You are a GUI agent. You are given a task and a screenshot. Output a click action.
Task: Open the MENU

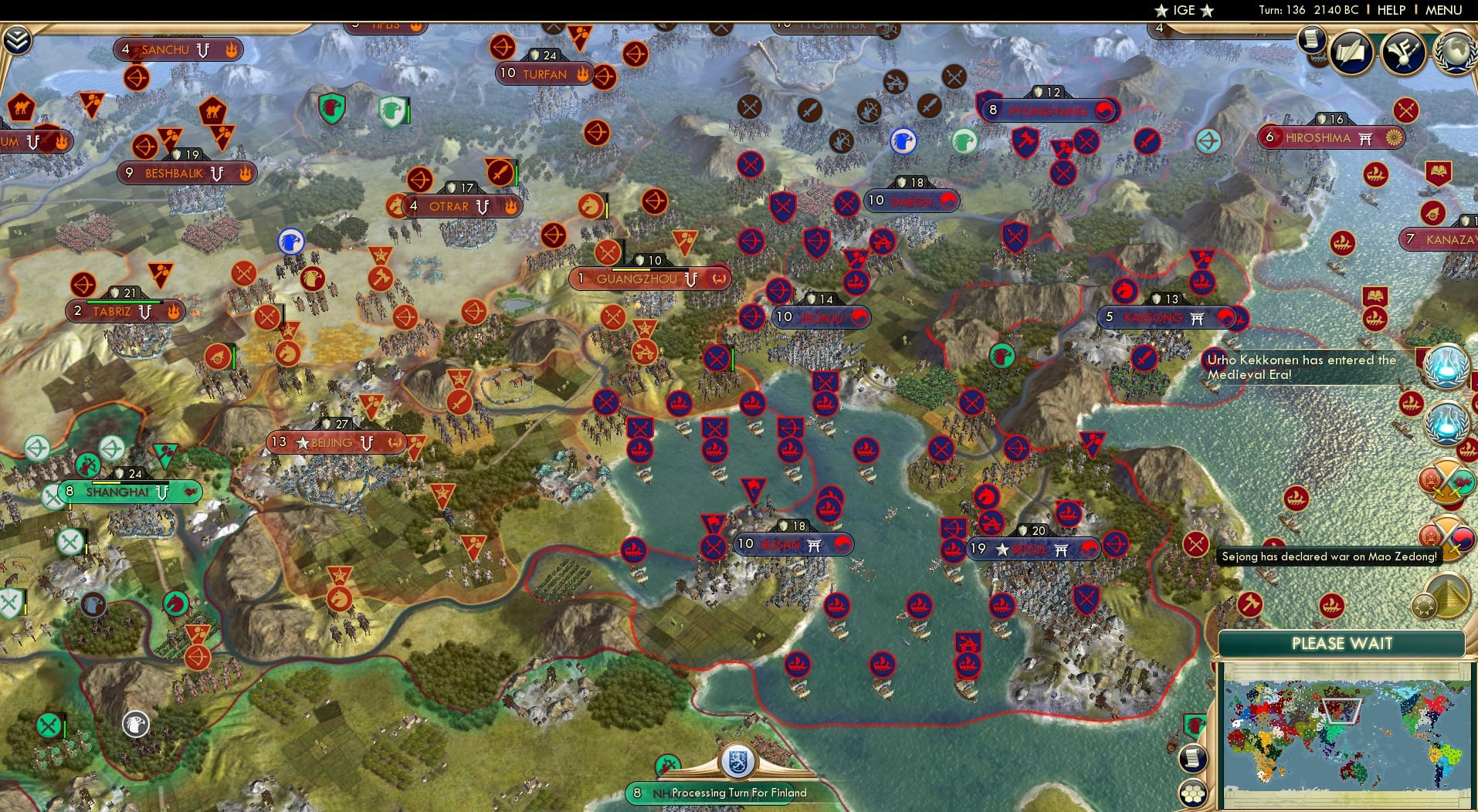pos(1443,11)
